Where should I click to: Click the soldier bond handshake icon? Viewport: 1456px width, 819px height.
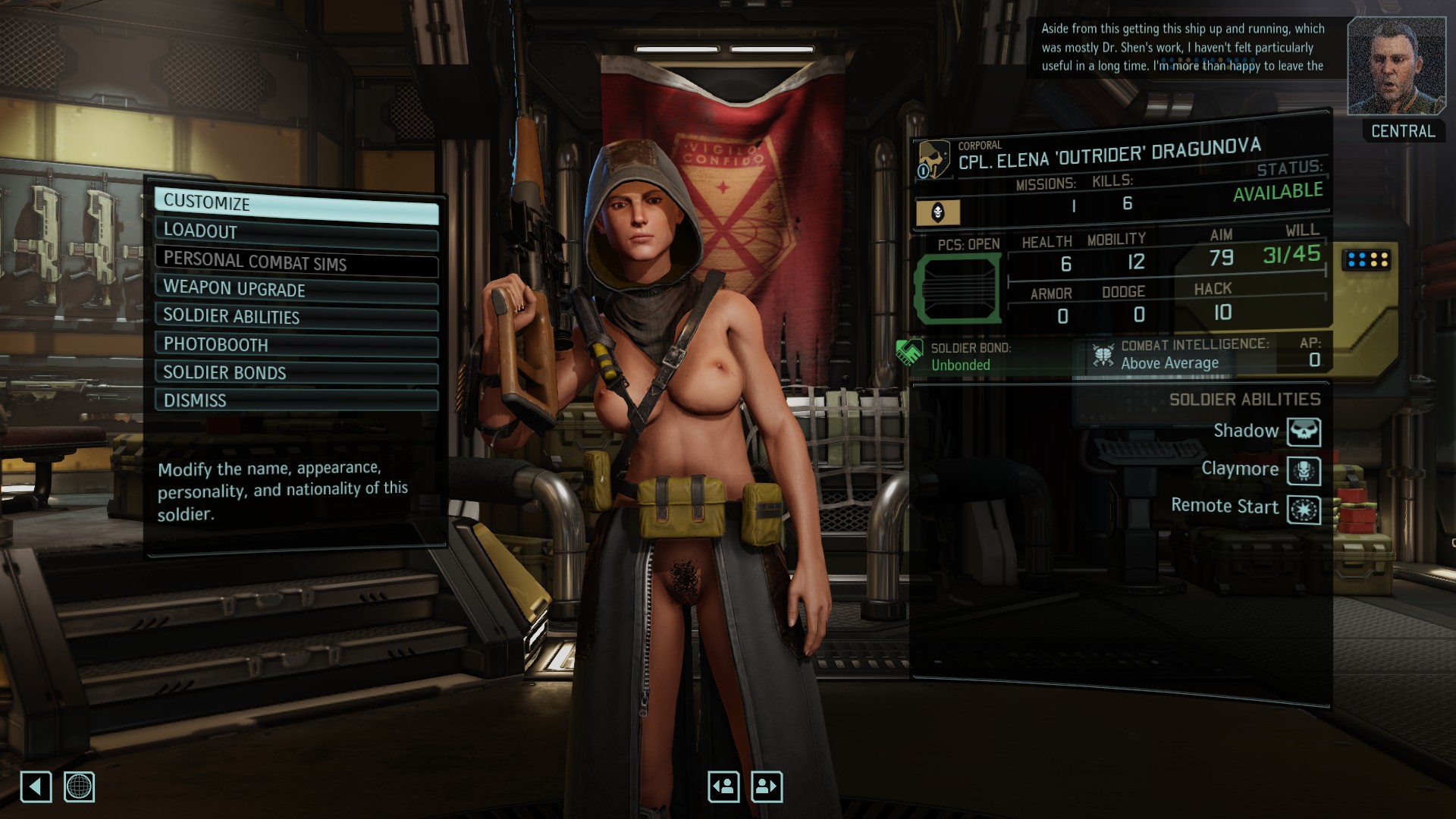909,353
